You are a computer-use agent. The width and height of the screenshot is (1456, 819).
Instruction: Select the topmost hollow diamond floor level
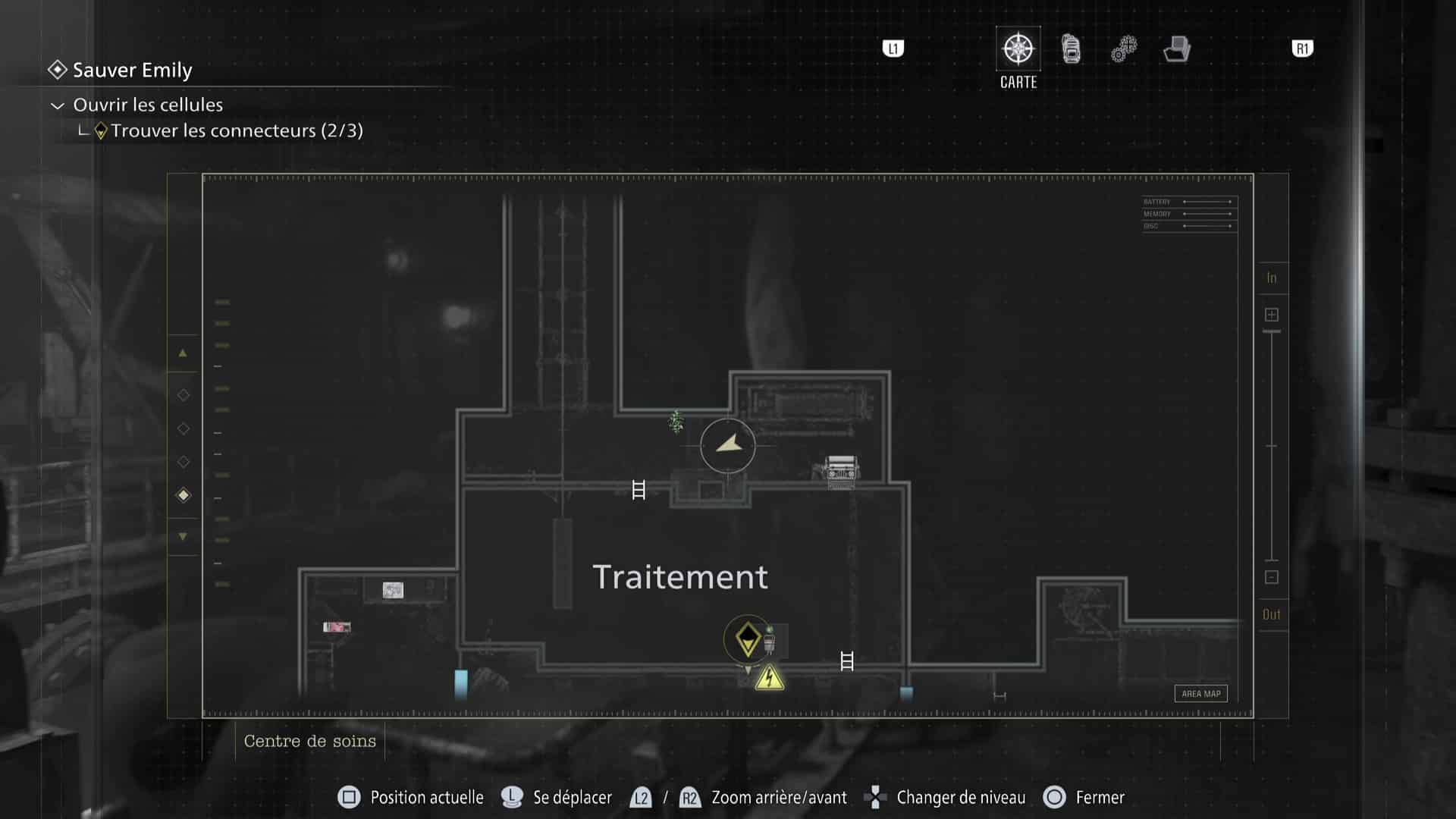point(183,394)
